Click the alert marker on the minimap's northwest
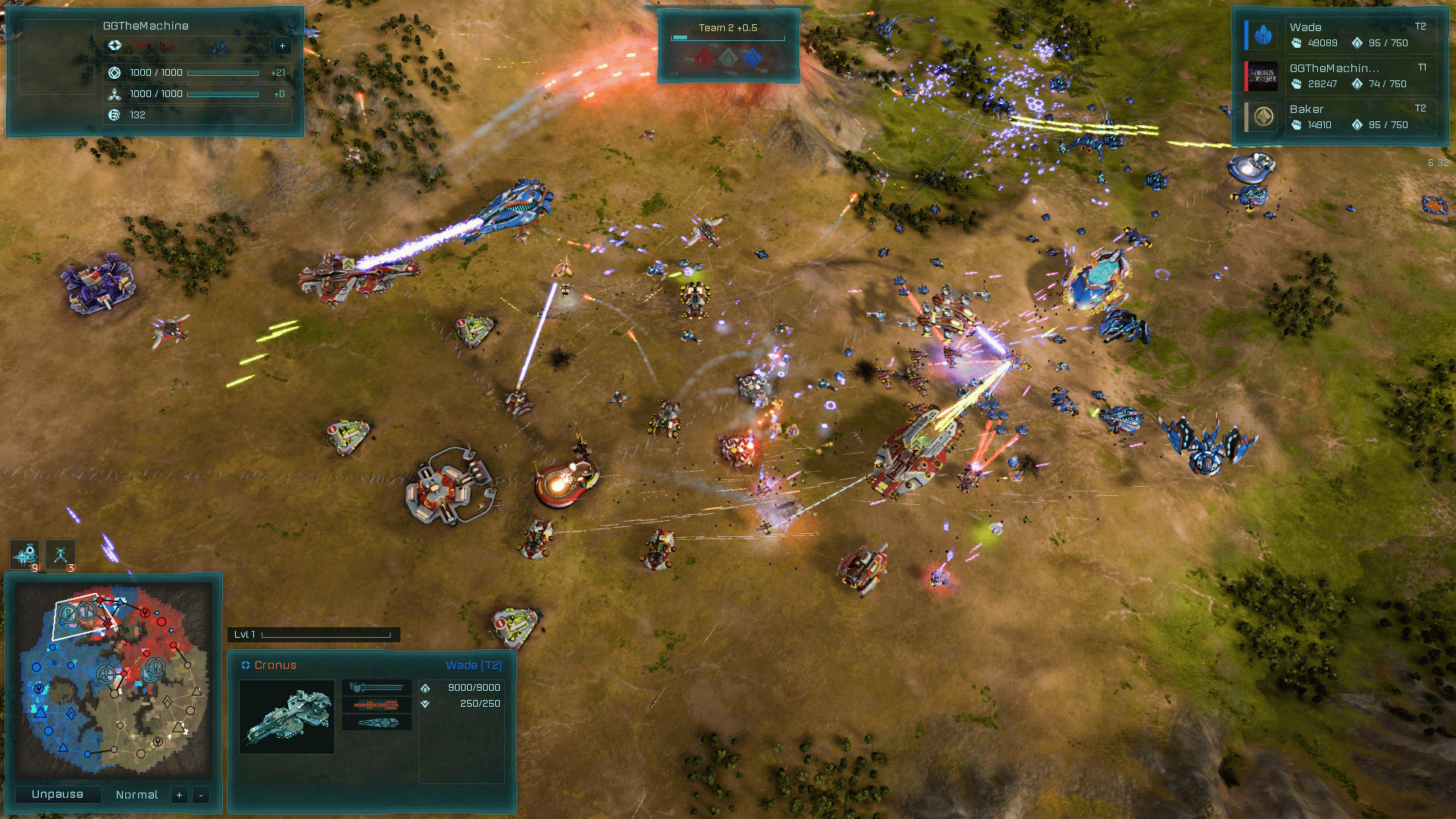The height and width of the screenshot is (819, 1456). coord(68,613)
